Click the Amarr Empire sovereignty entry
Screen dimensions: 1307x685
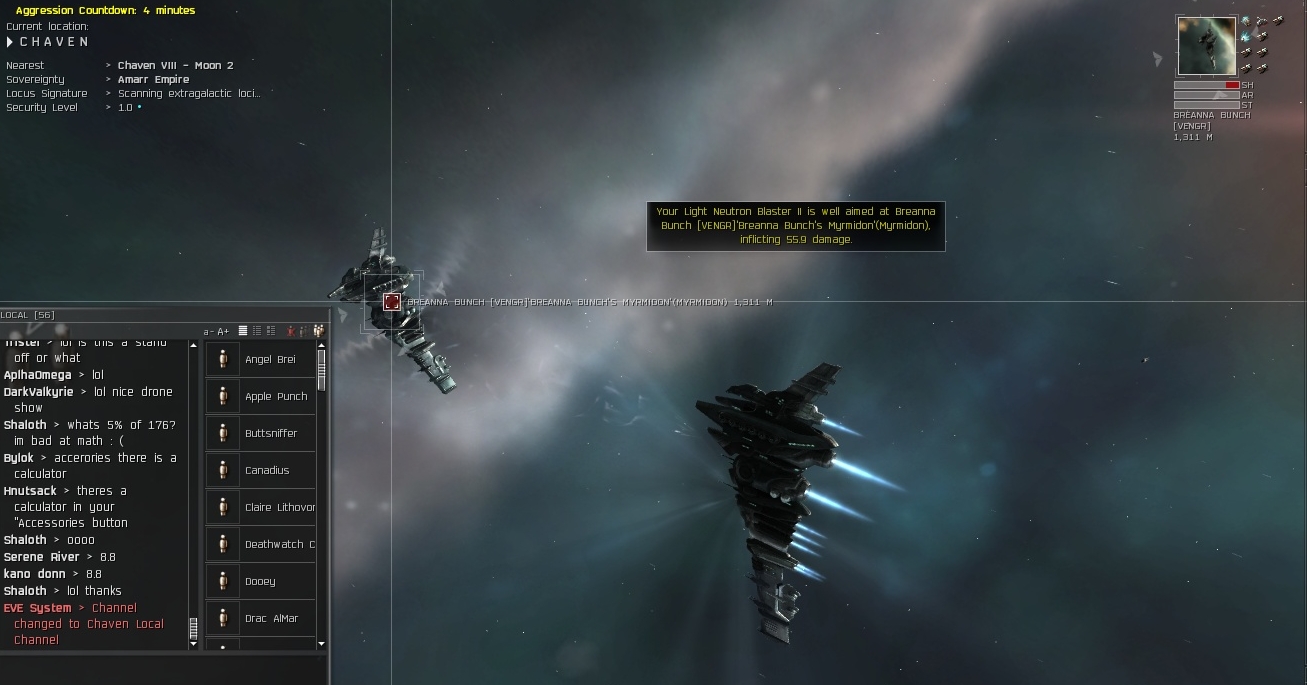click(153, 80)
